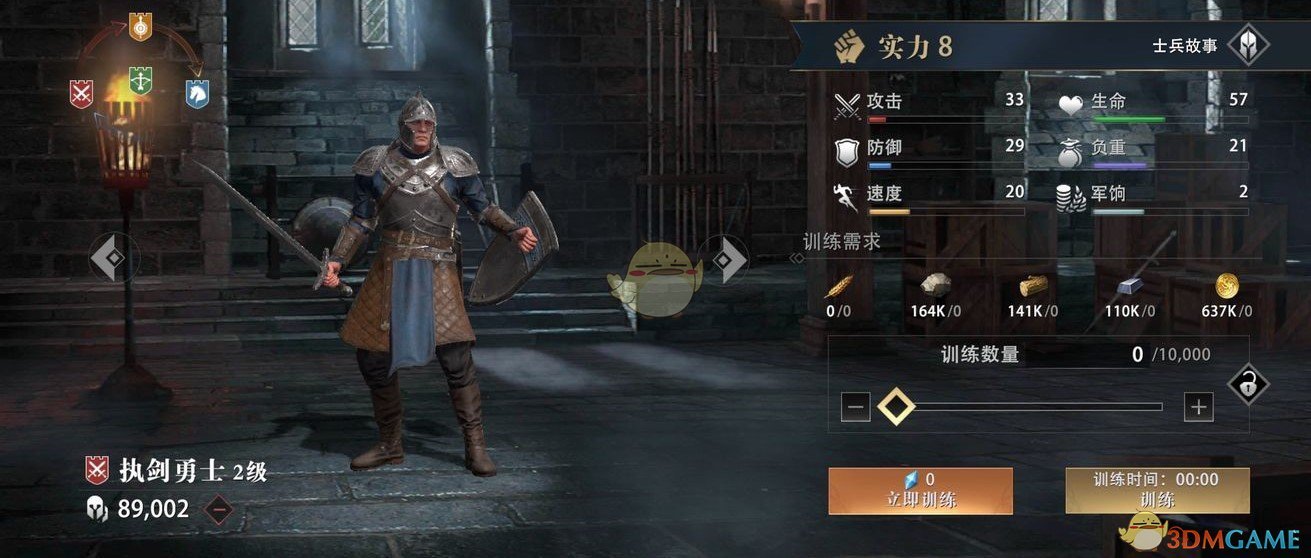Screen dimensions: 1311x558
Task: Open 士兵故事 soldier story
Action: [x=1247, y=45]
